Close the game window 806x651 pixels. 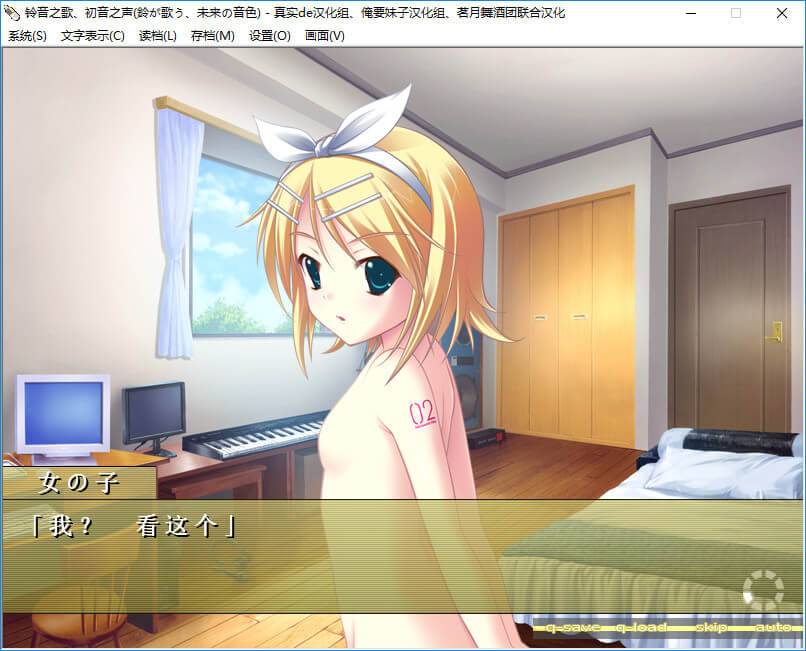point(782,13)
